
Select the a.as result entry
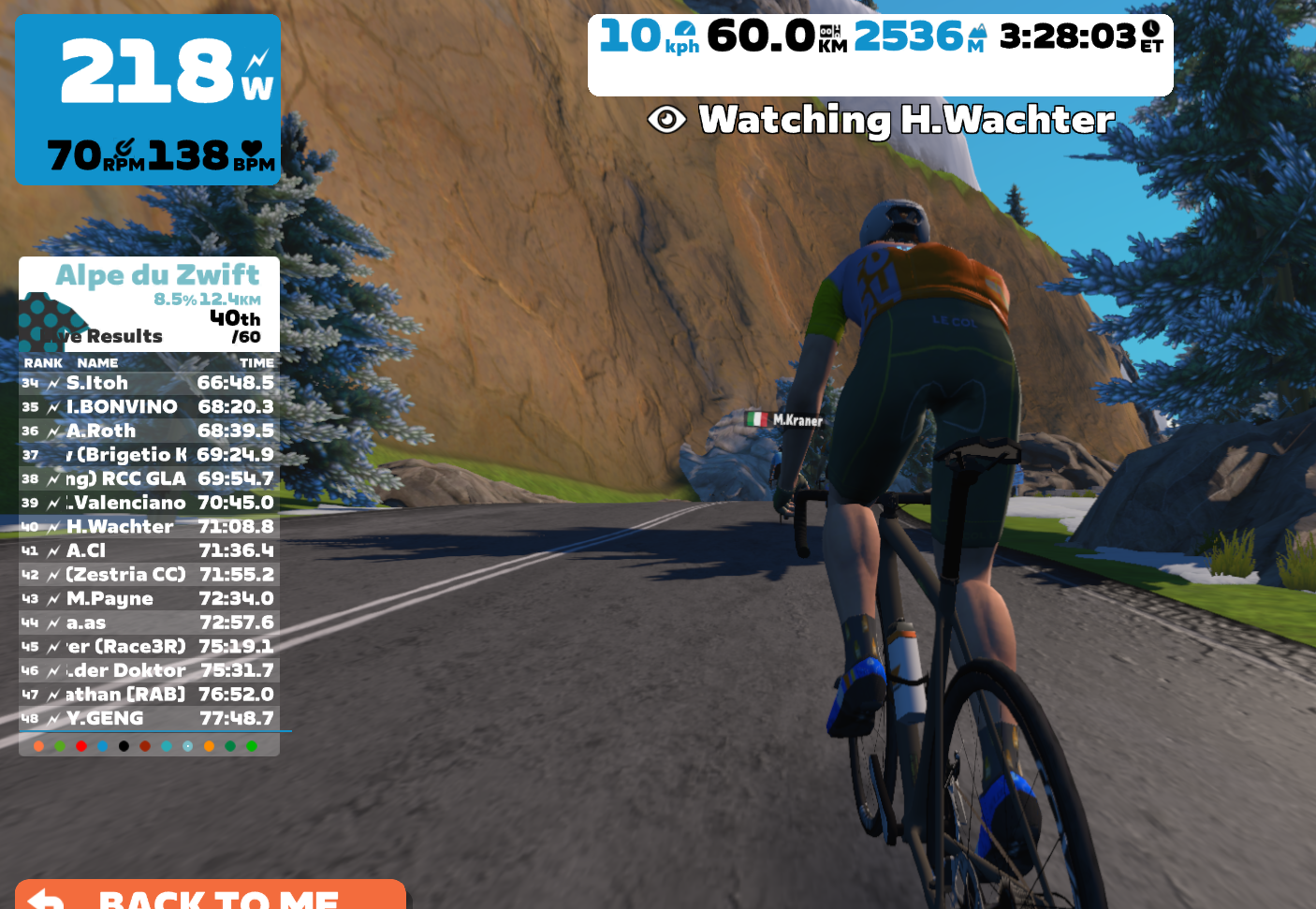pos(149,623)
